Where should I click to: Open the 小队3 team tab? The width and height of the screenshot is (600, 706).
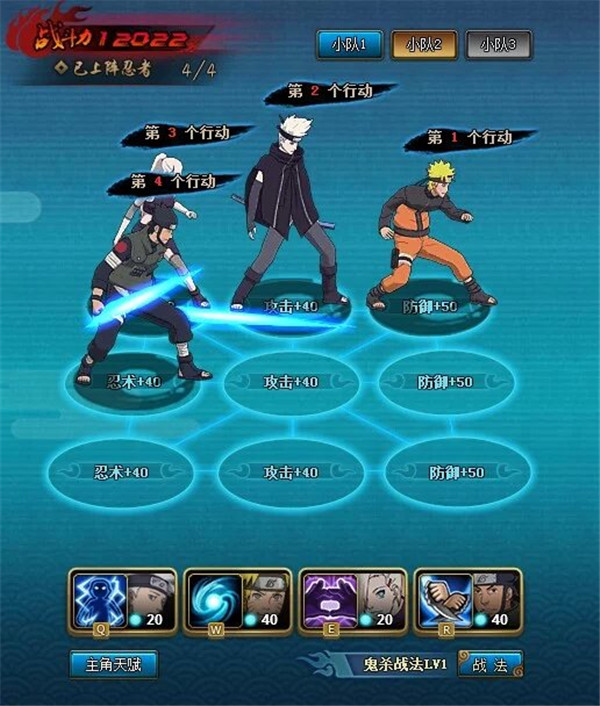point(498,45)
